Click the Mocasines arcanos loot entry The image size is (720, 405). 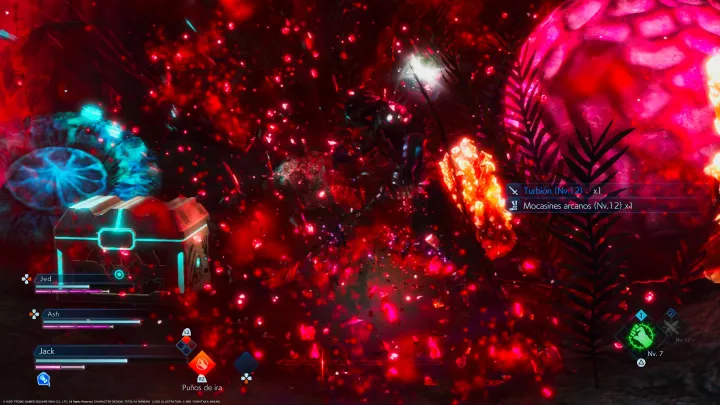pyautogui.click(x=572, y=206)
